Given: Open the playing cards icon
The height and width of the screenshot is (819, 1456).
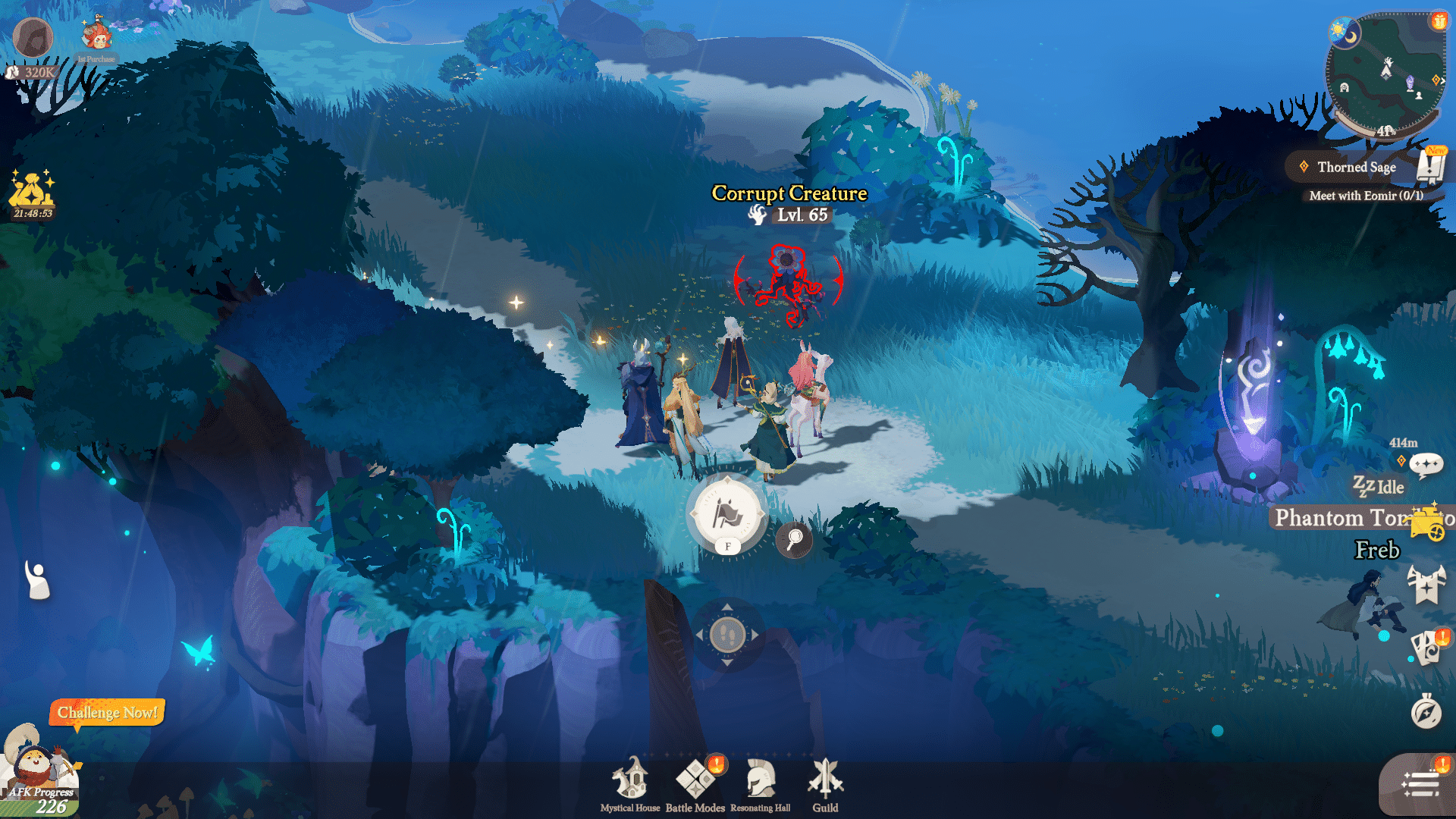Looking at the screenshot, I should [x=1426, y=648].
